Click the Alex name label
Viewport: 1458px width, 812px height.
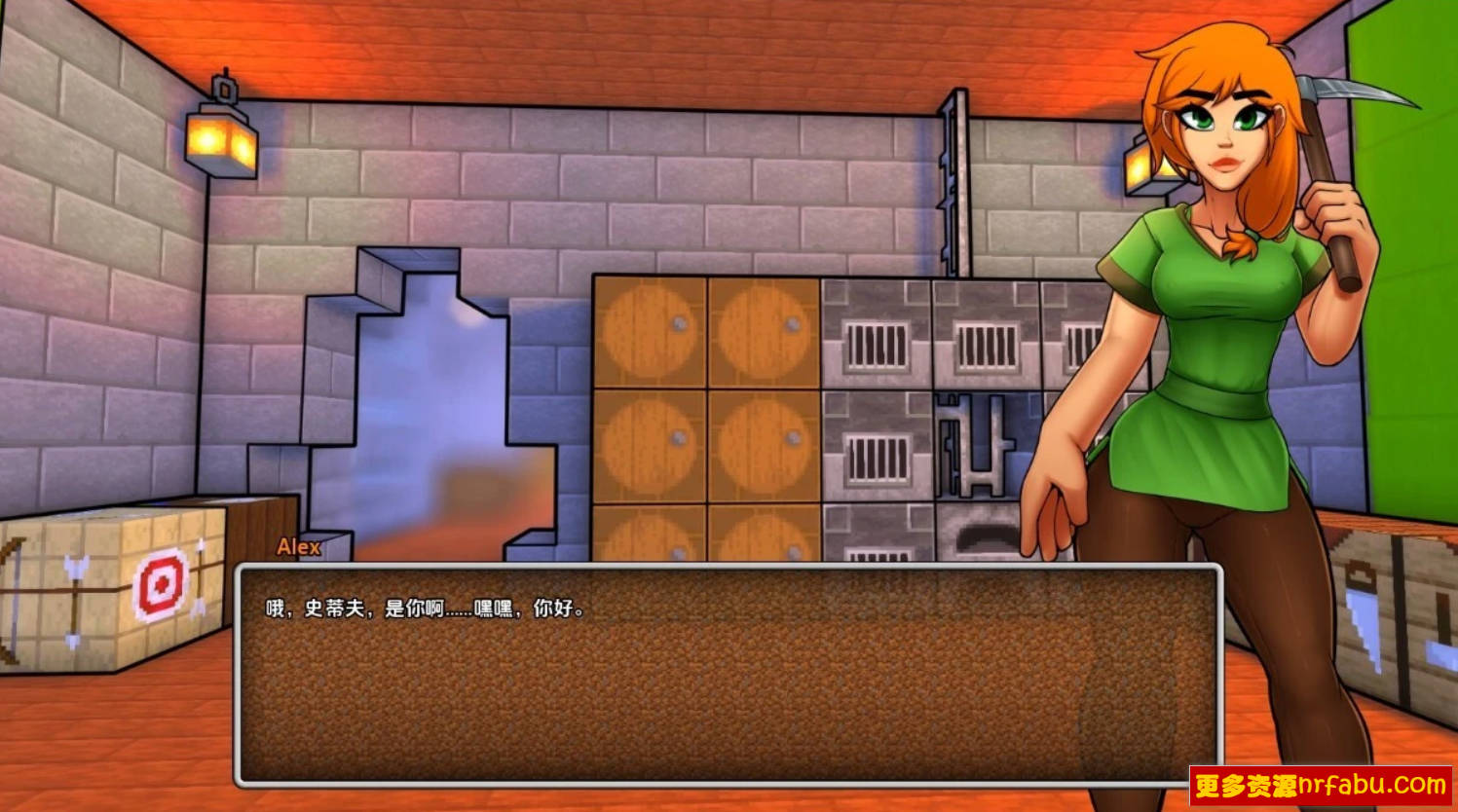[297, 548]
